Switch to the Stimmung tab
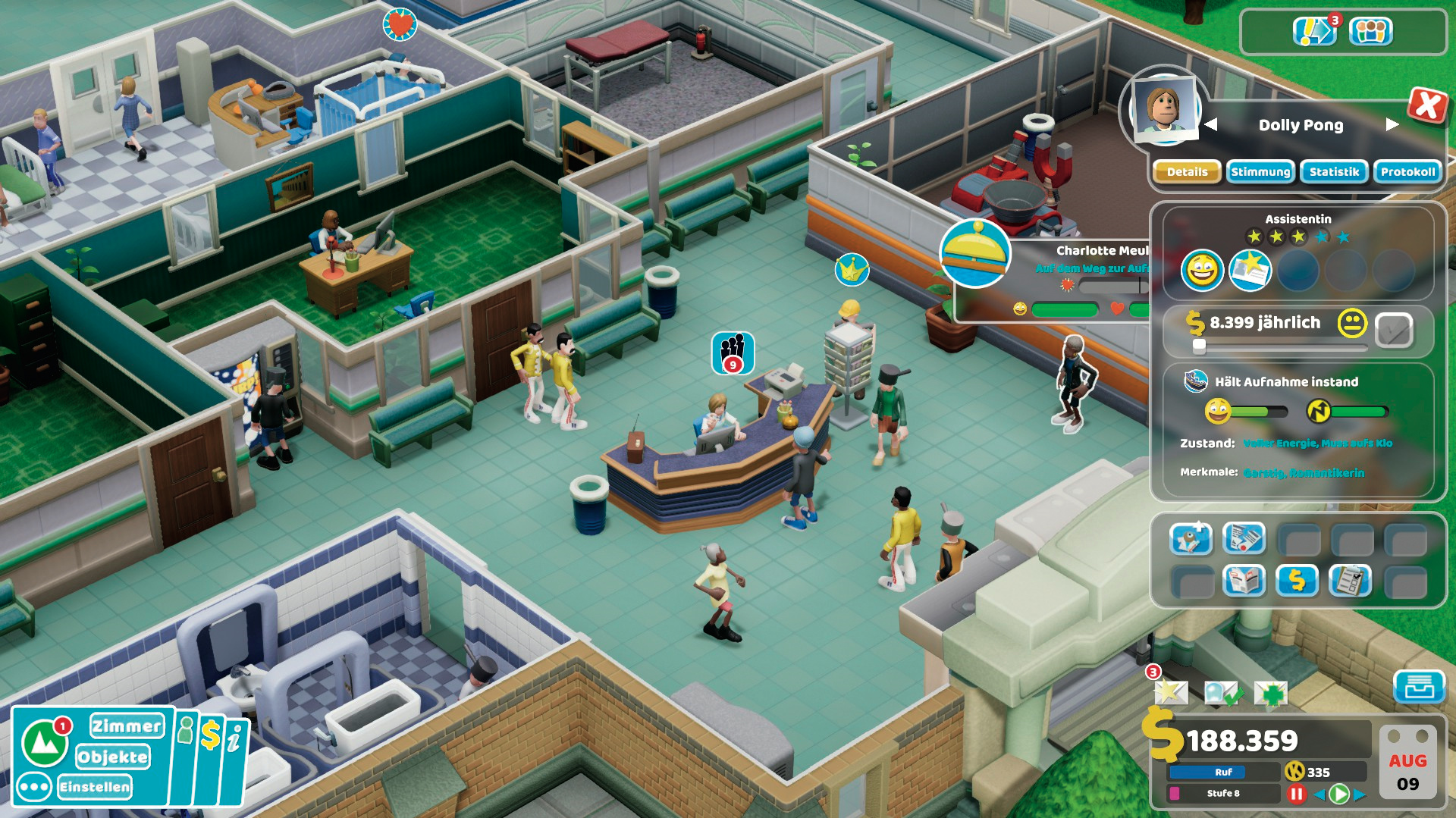1456x818 pixels. click(x=1260, y=172)
